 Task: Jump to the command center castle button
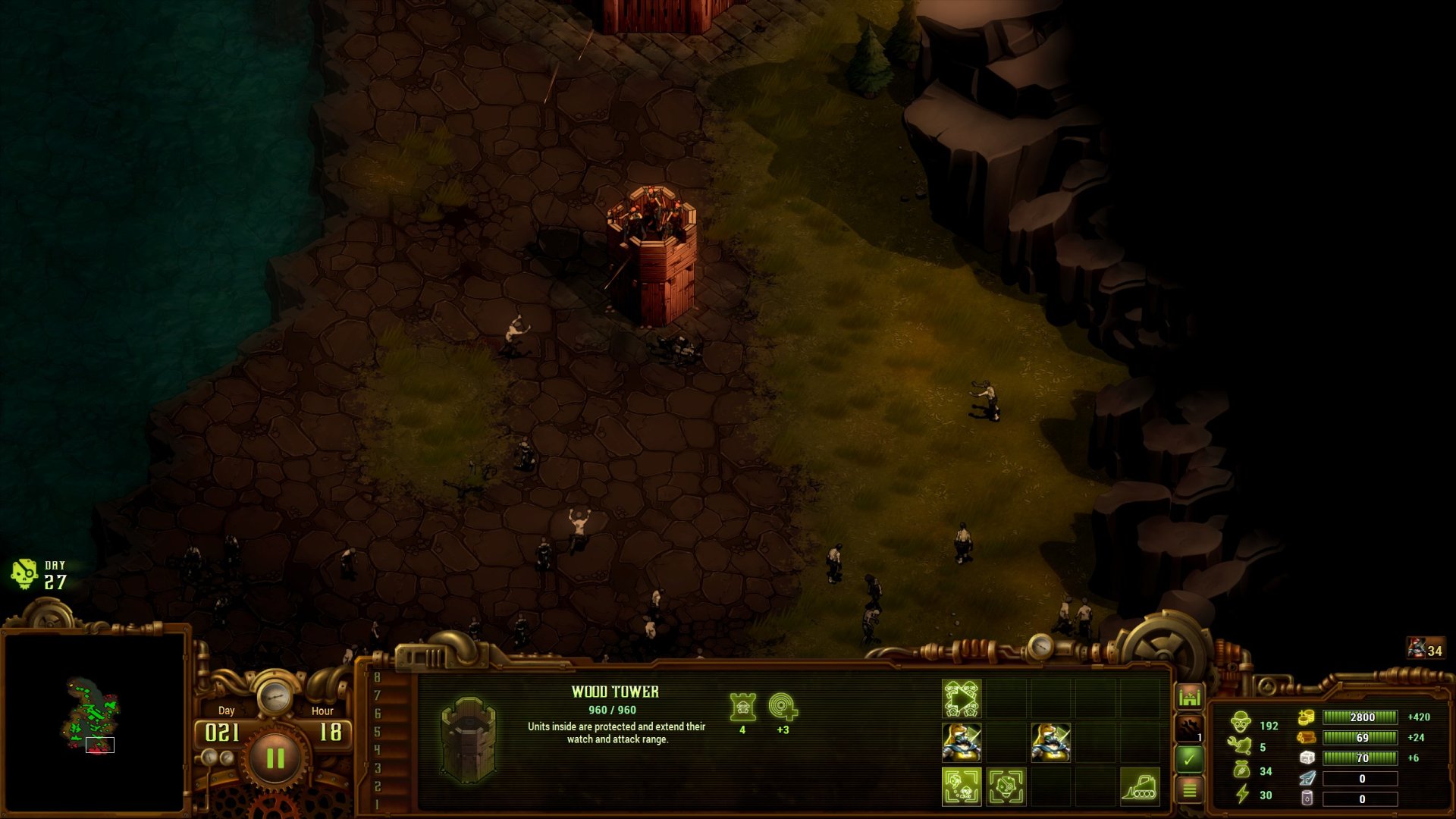pyautogui.click(x=1189, y=696)
